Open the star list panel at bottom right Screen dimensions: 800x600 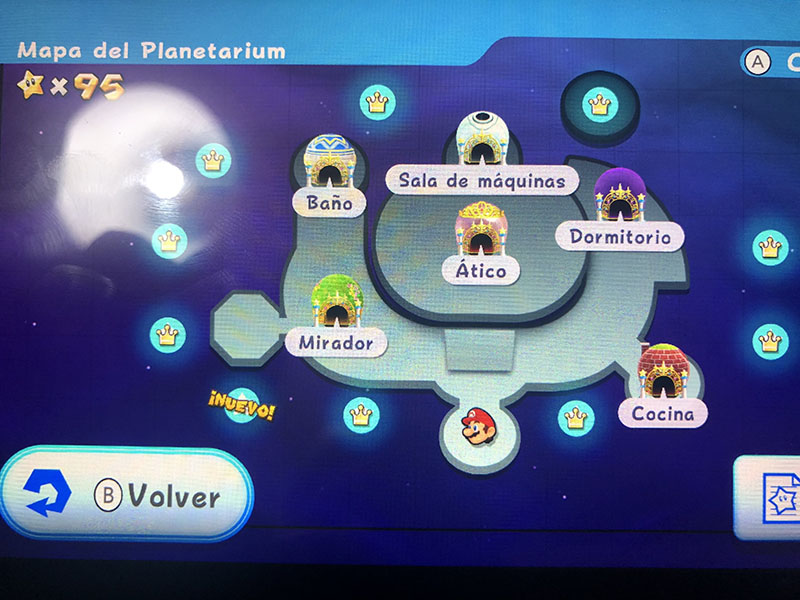tap(772, 497)
